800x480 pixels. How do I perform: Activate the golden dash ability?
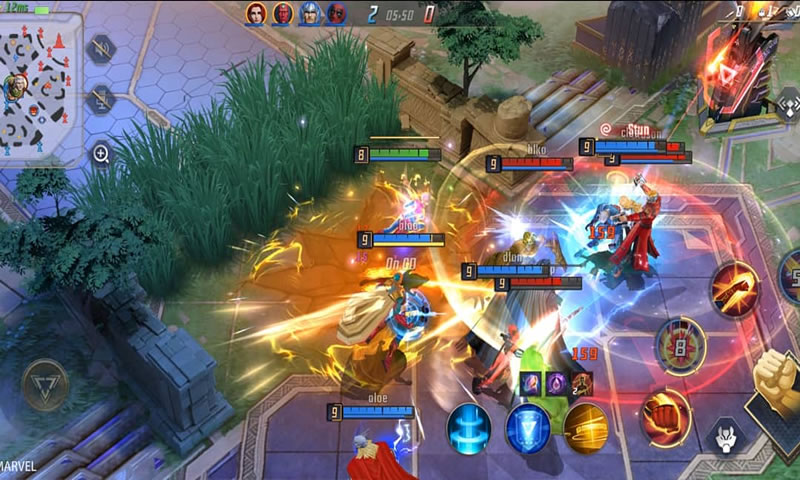[x=586, y=427]
